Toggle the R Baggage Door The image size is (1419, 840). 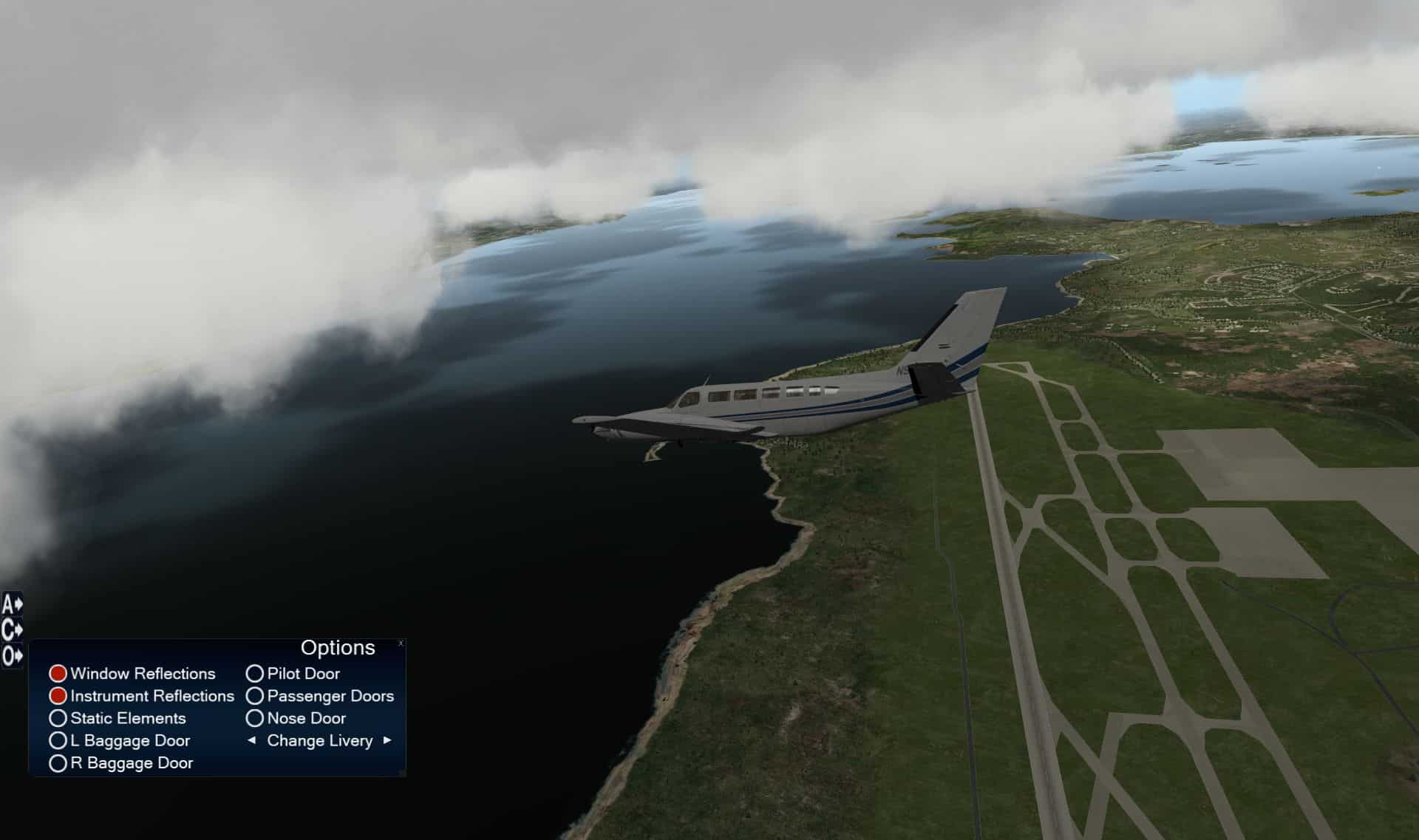pos(58,763)
